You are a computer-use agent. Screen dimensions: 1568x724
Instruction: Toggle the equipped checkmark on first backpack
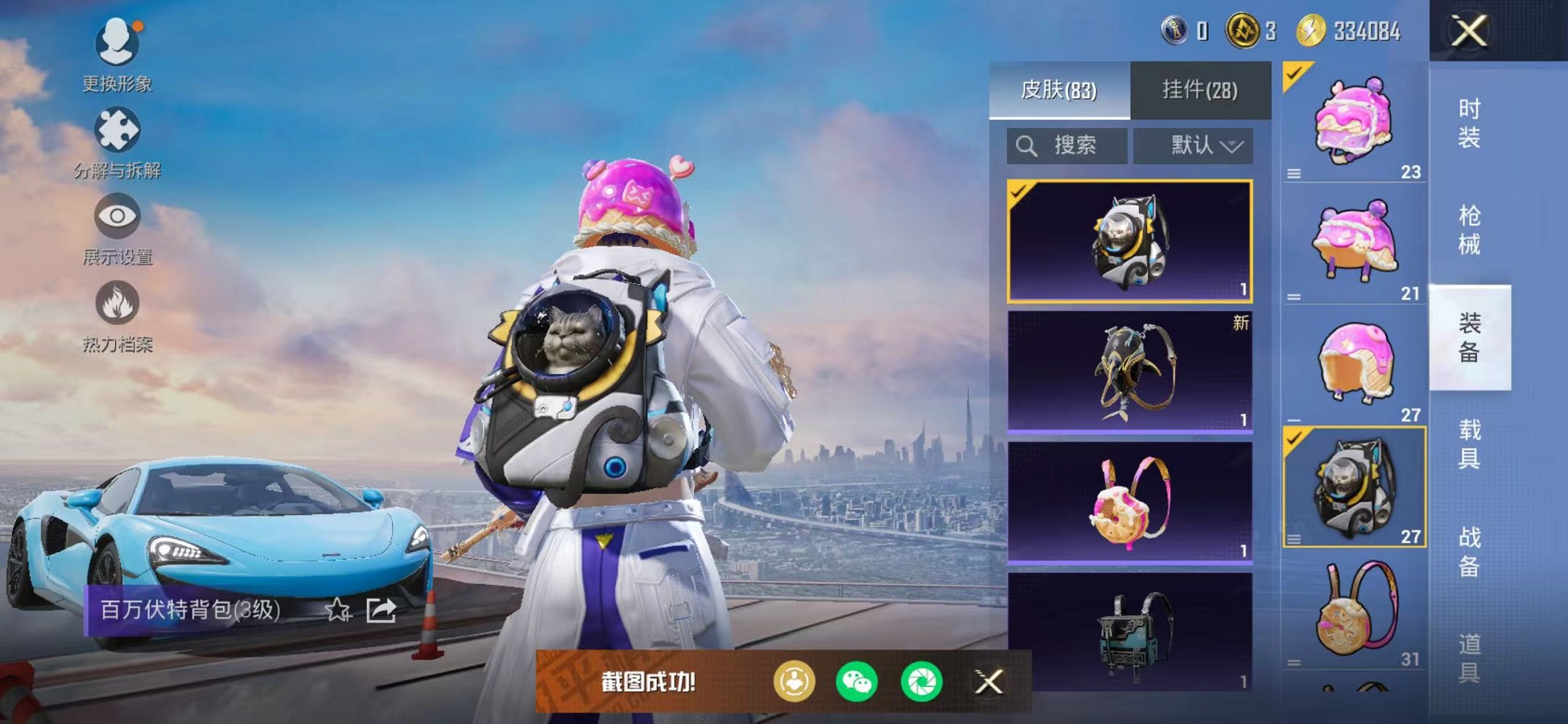(x=1019, y=194)
